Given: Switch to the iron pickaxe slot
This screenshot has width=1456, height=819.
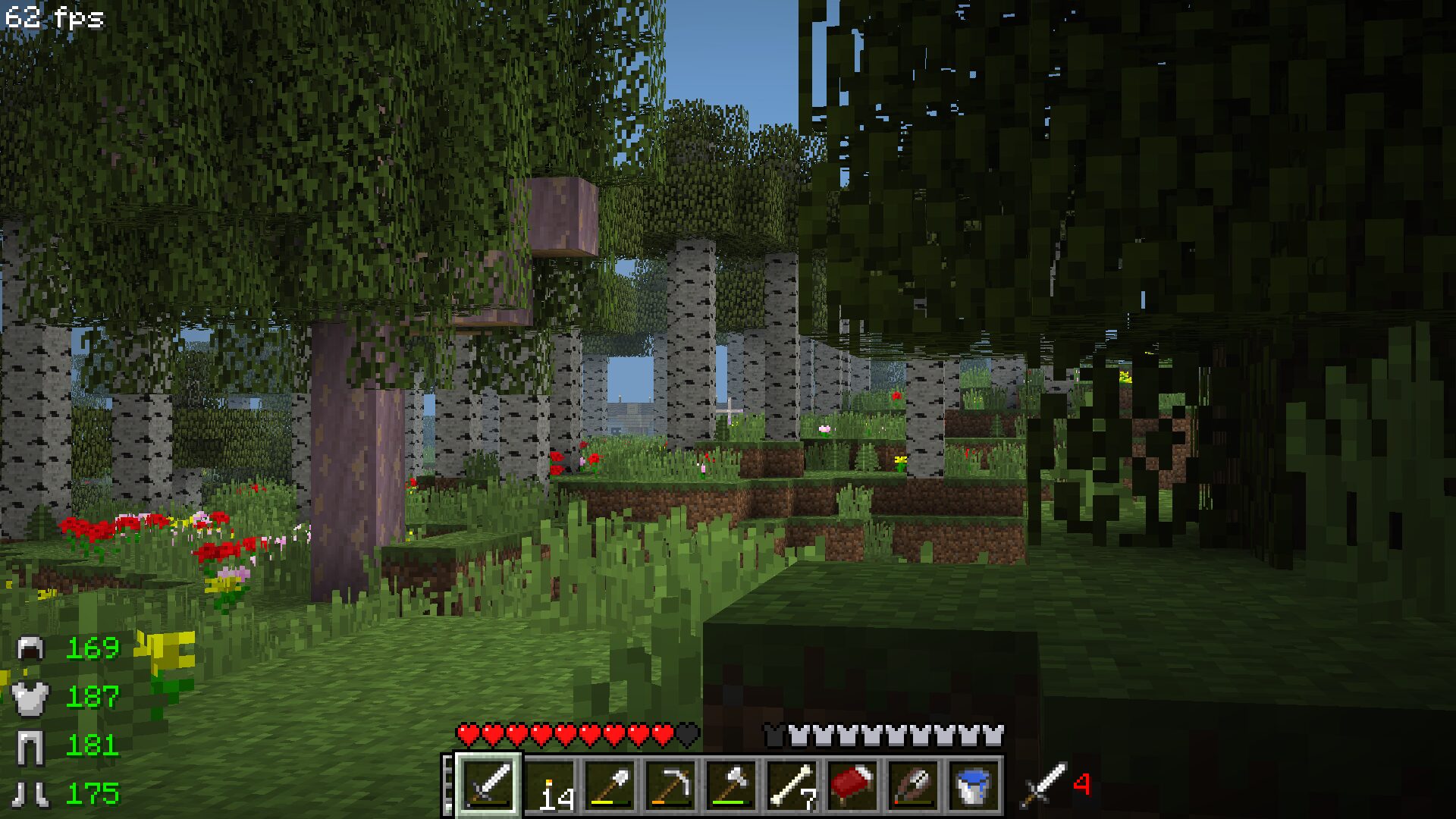Looking at the screenshot, I should pos(671,786).
